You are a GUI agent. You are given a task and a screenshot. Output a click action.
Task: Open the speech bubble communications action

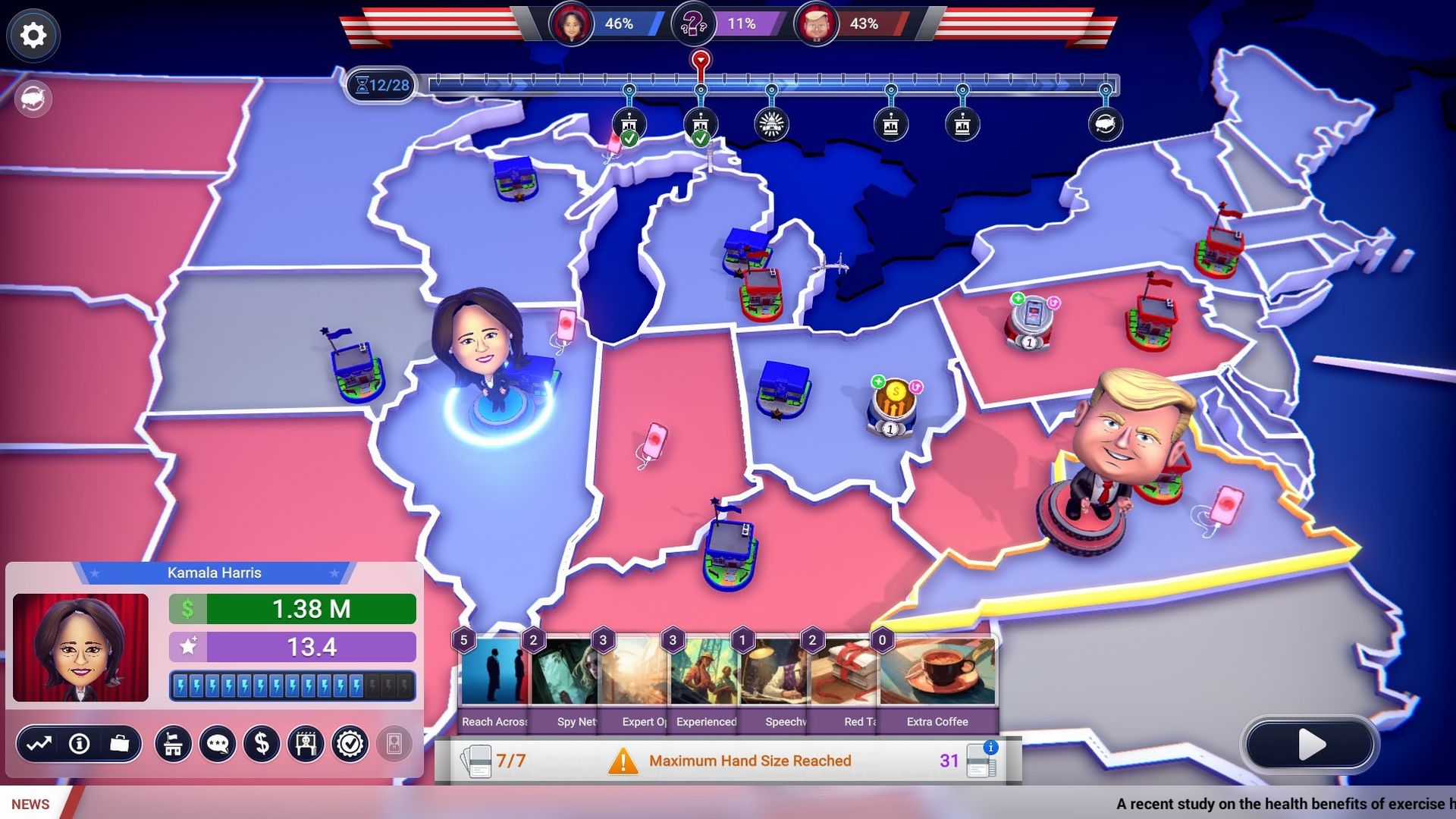[218, 745]
